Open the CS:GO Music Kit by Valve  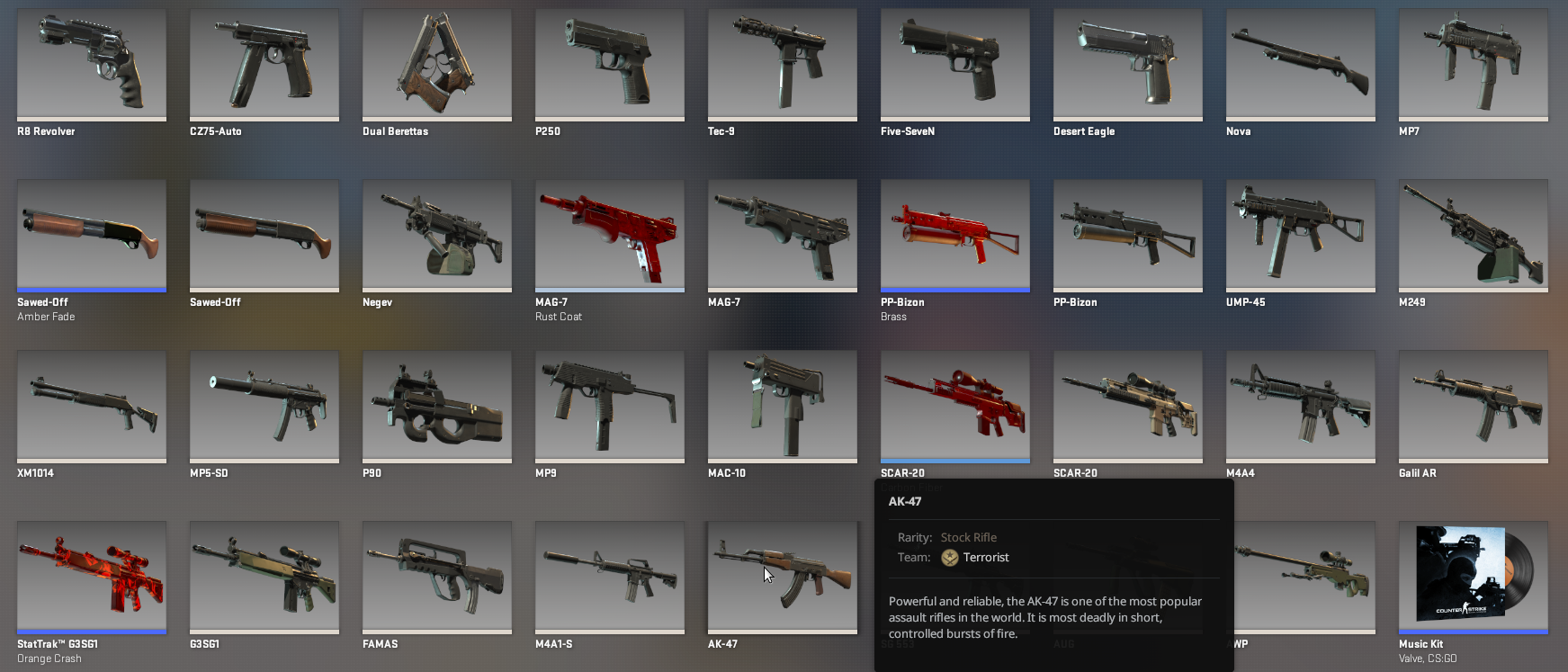click(x=1473, y=576)
